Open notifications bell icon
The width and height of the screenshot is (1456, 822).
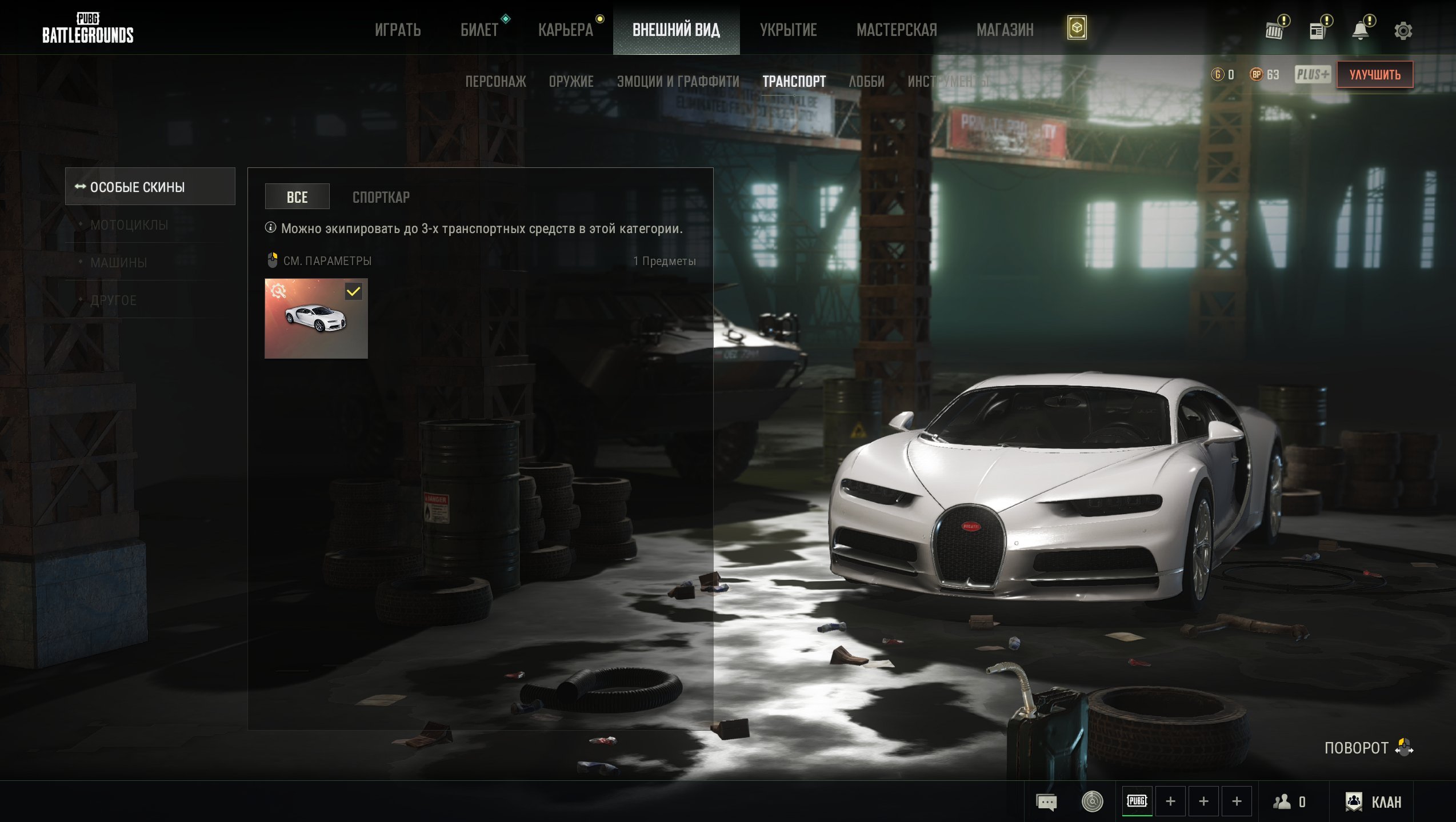1361,31
